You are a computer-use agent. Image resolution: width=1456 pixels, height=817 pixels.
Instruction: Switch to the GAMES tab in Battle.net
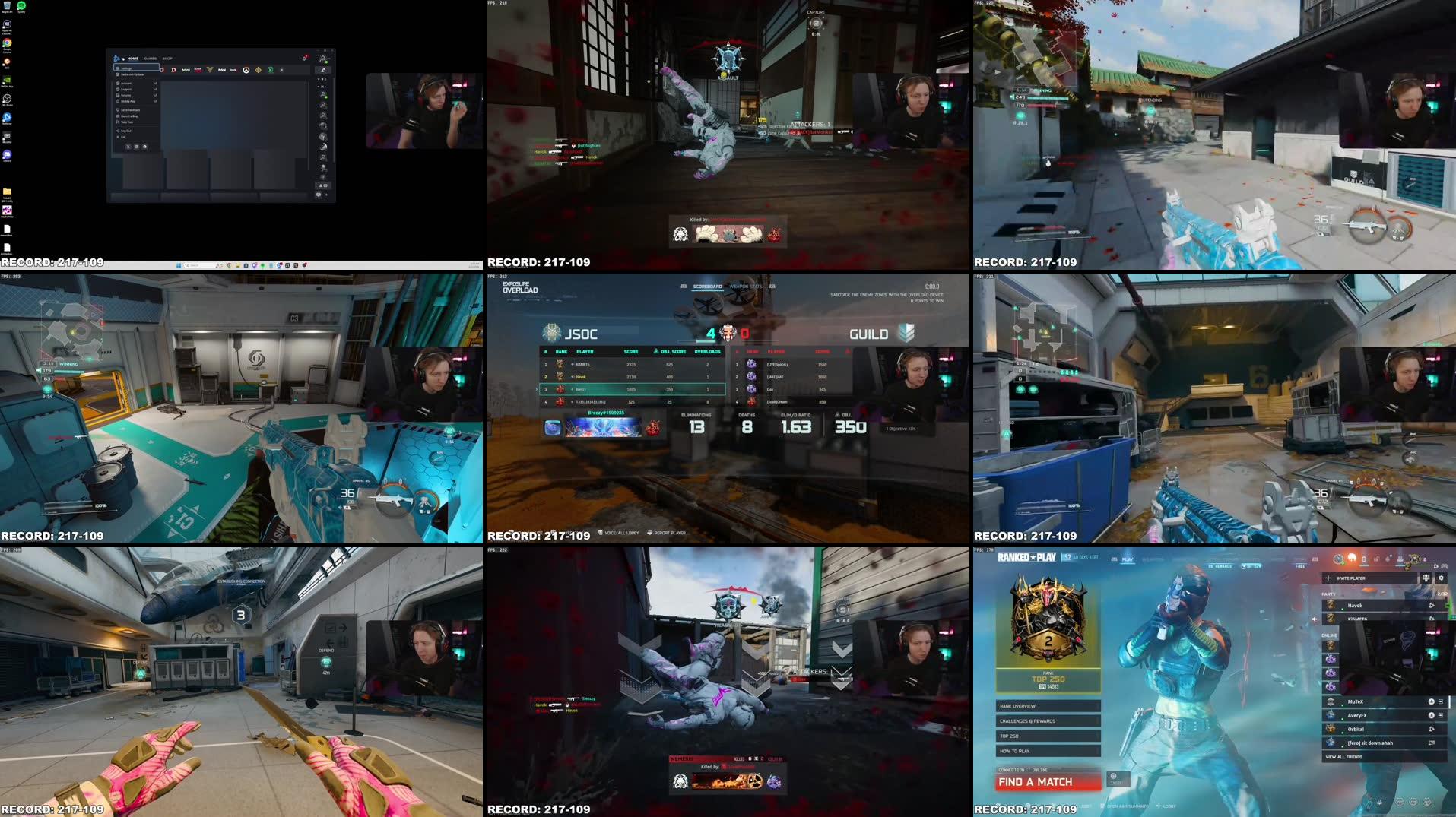(150, 58)
